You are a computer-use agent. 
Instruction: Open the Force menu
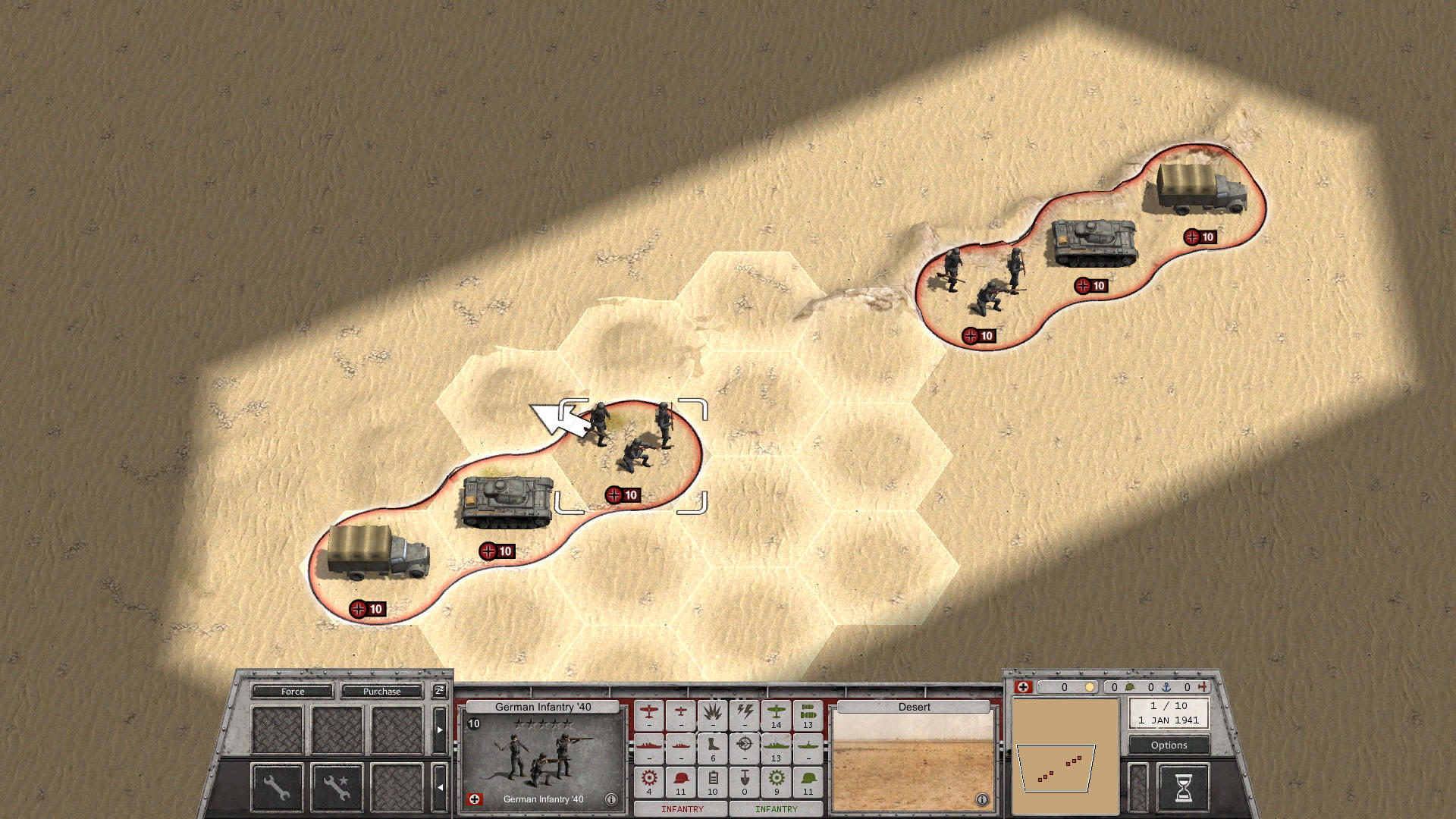(294, 692)
